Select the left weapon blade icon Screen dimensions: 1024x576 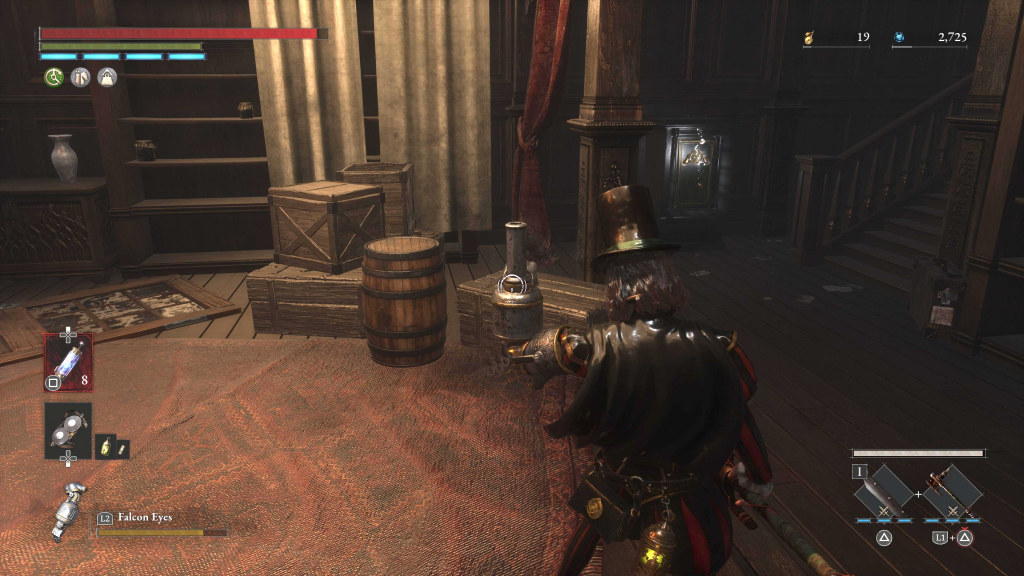883,492
